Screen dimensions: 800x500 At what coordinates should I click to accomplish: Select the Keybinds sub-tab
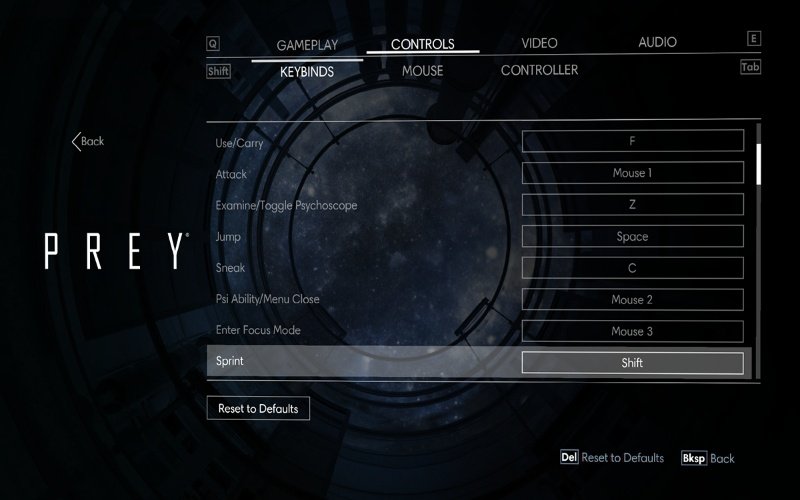(x=307, y=71)
